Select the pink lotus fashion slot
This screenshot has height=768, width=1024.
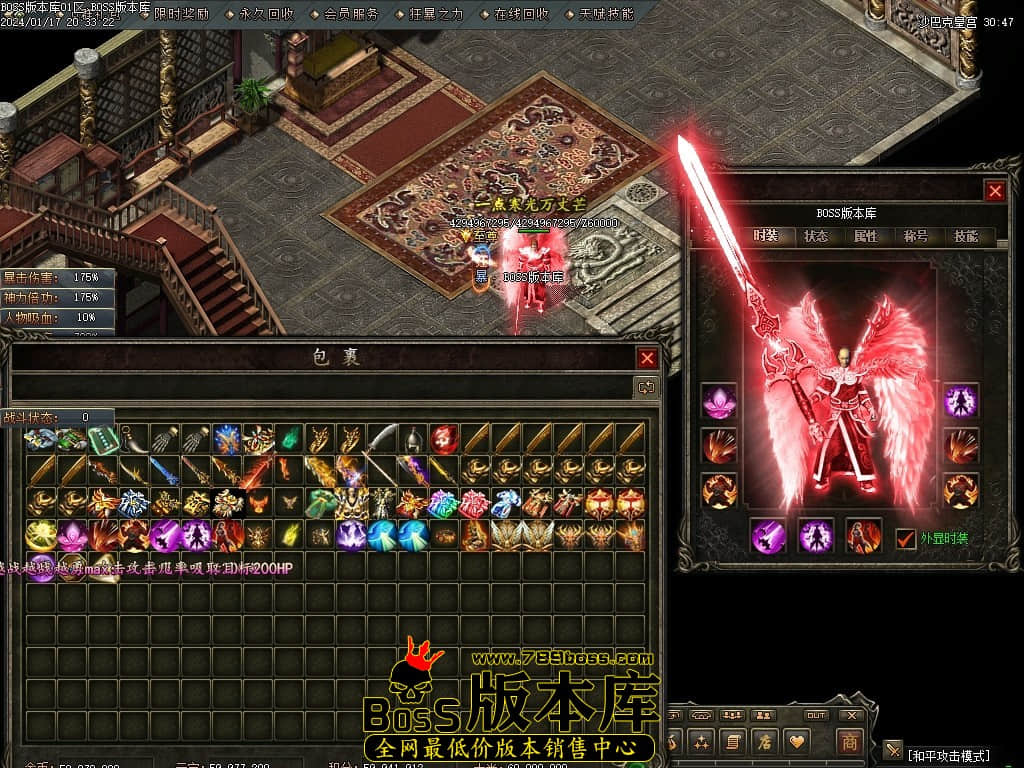click(718, 401)
